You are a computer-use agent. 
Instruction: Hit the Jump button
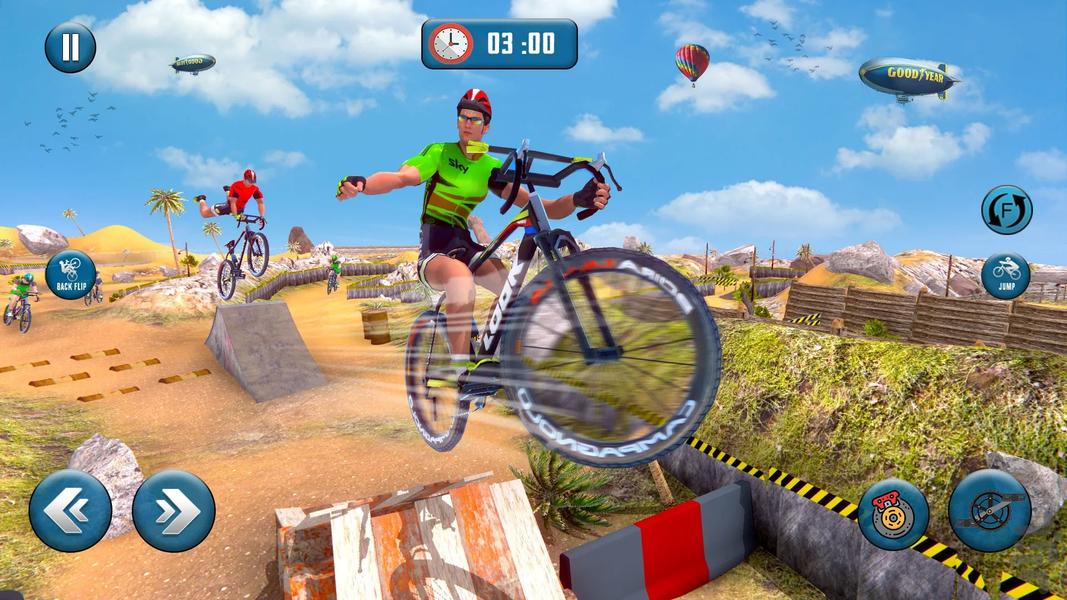[1005, 276]
